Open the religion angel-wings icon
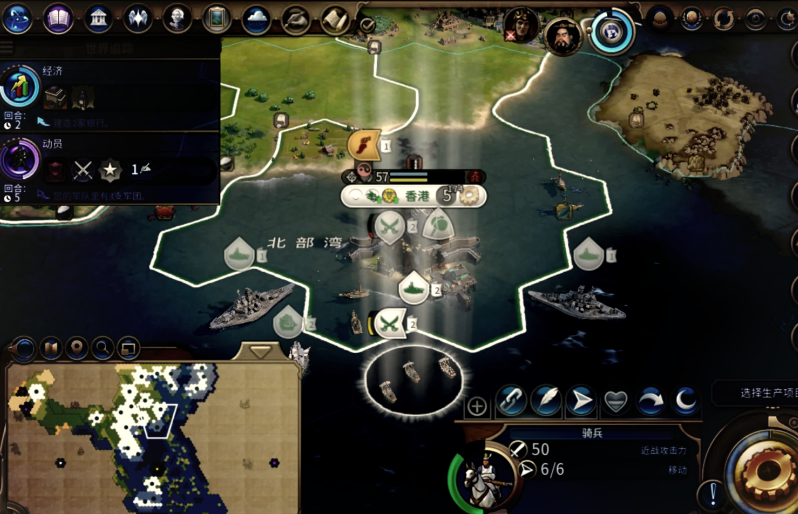The height and width of the screenshot is (514, 798). click(x=137, y=18)
